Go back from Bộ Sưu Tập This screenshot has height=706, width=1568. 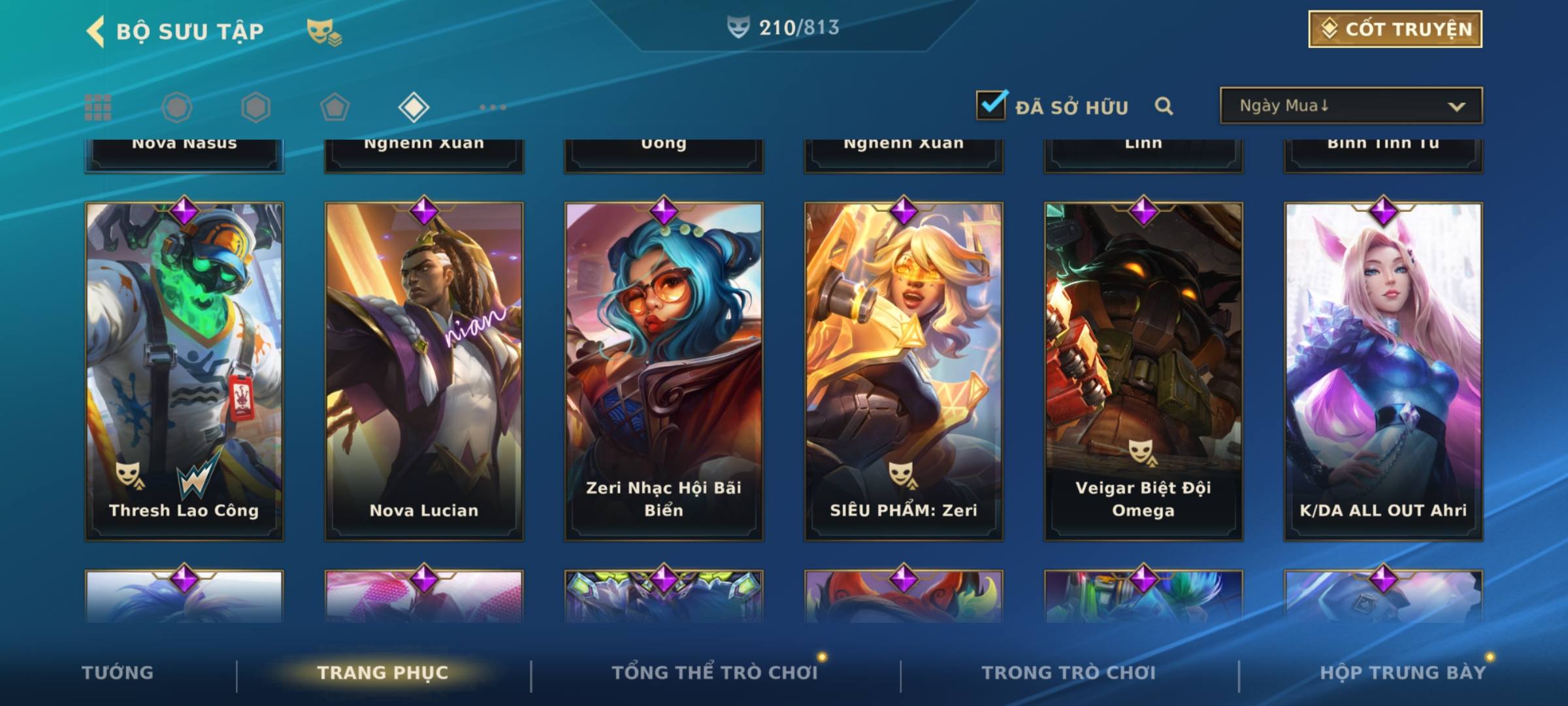click(96, 31)
